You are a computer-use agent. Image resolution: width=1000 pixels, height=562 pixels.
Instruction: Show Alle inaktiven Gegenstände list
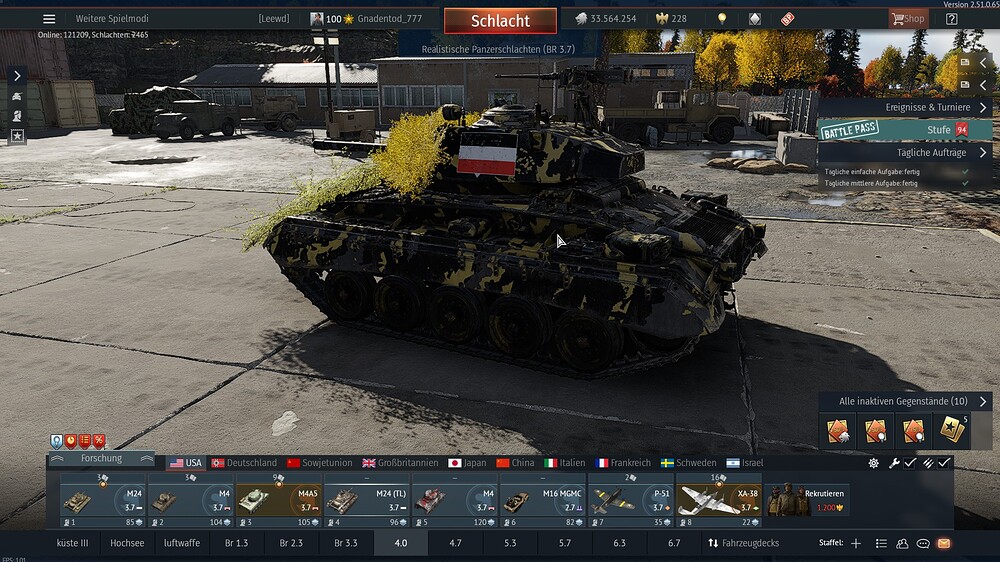coord(906,401)
